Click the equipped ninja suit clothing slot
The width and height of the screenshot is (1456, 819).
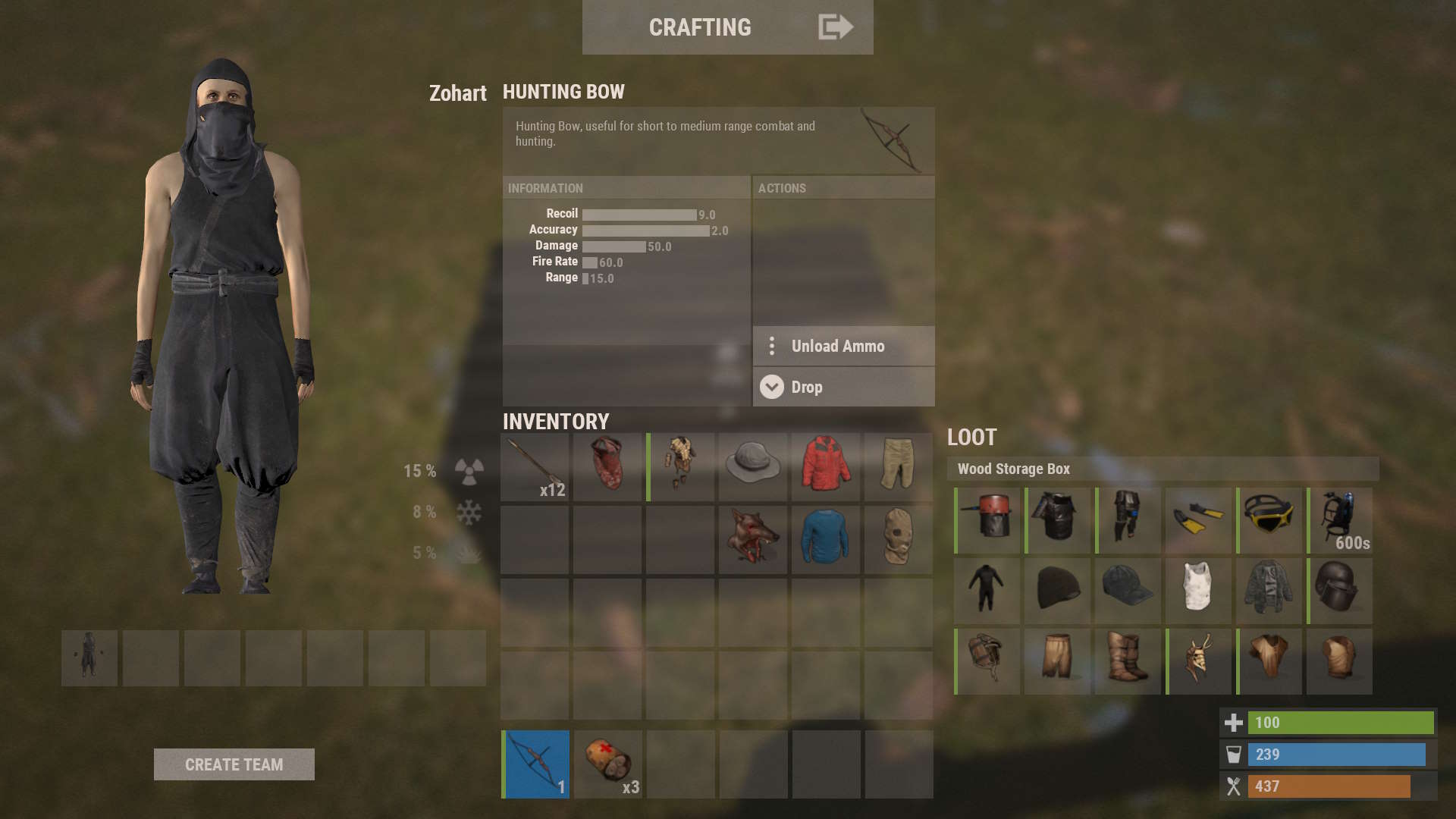(x=89, y=657)
